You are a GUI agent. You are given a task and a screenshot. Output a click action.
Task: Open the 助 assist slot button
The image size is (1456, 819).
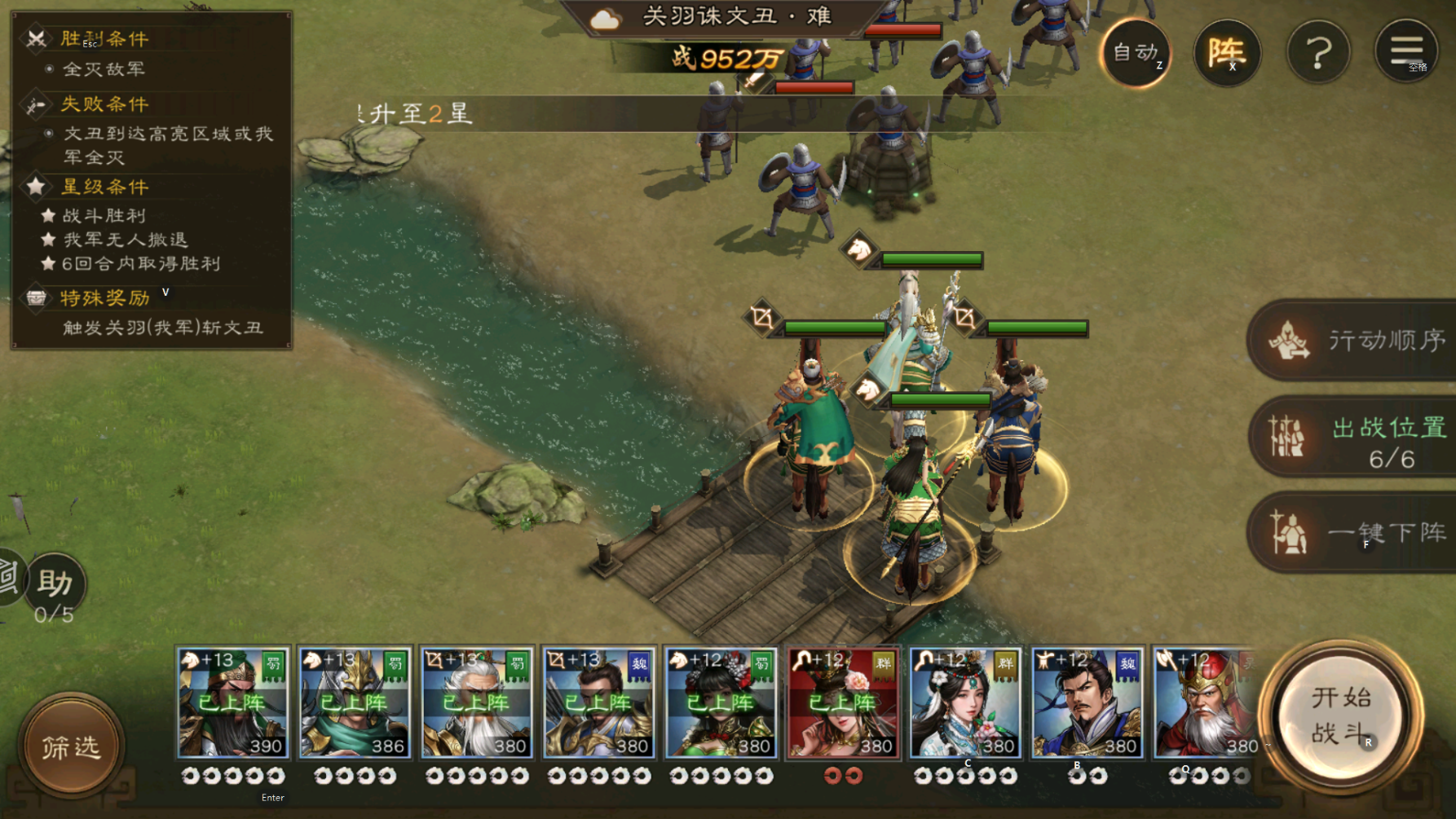pyautogui.click(x=55, y=583)
